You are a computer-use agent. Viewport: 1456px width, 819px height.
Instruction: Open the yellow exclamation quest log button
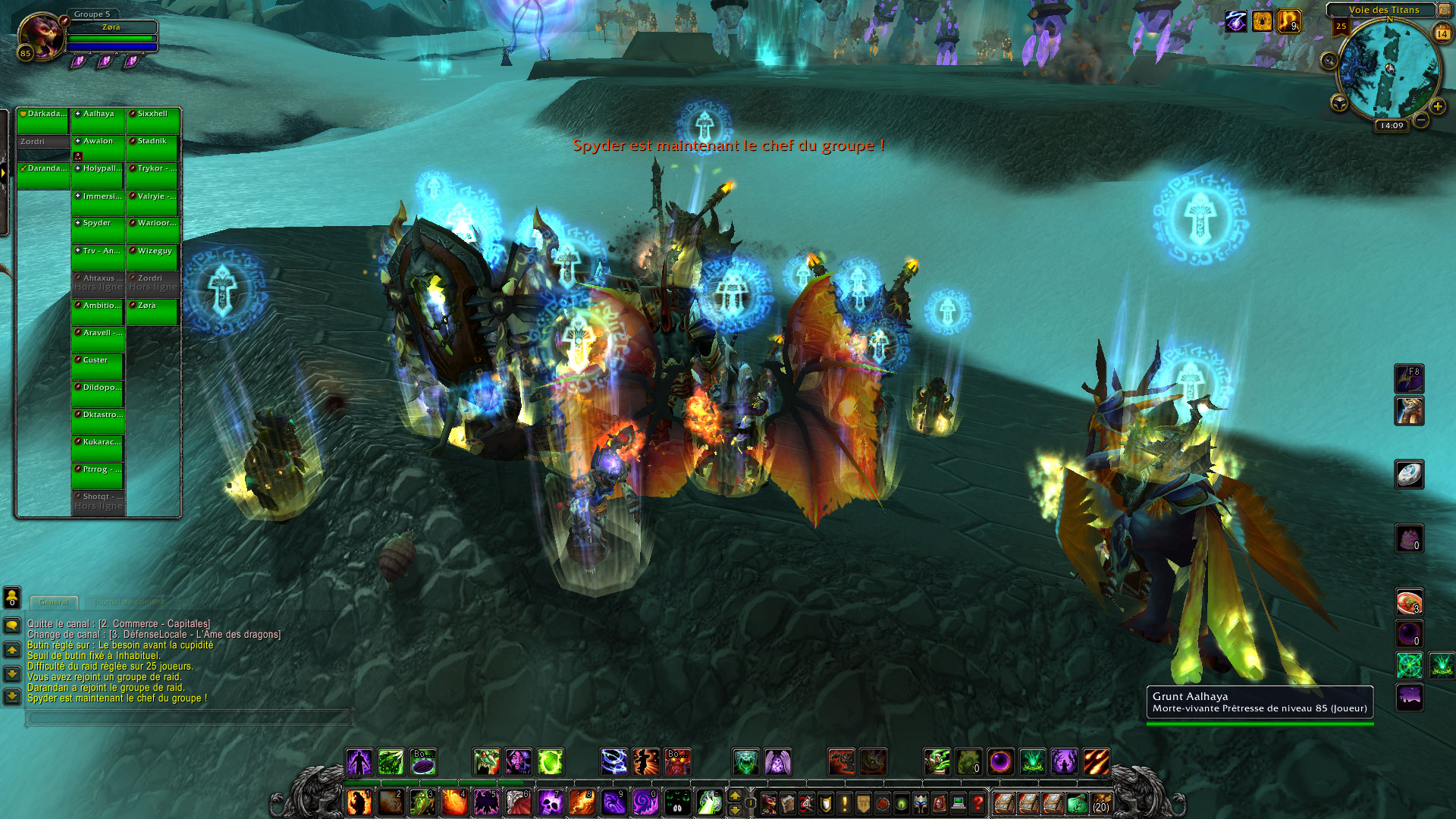click(x=845, y=802)
